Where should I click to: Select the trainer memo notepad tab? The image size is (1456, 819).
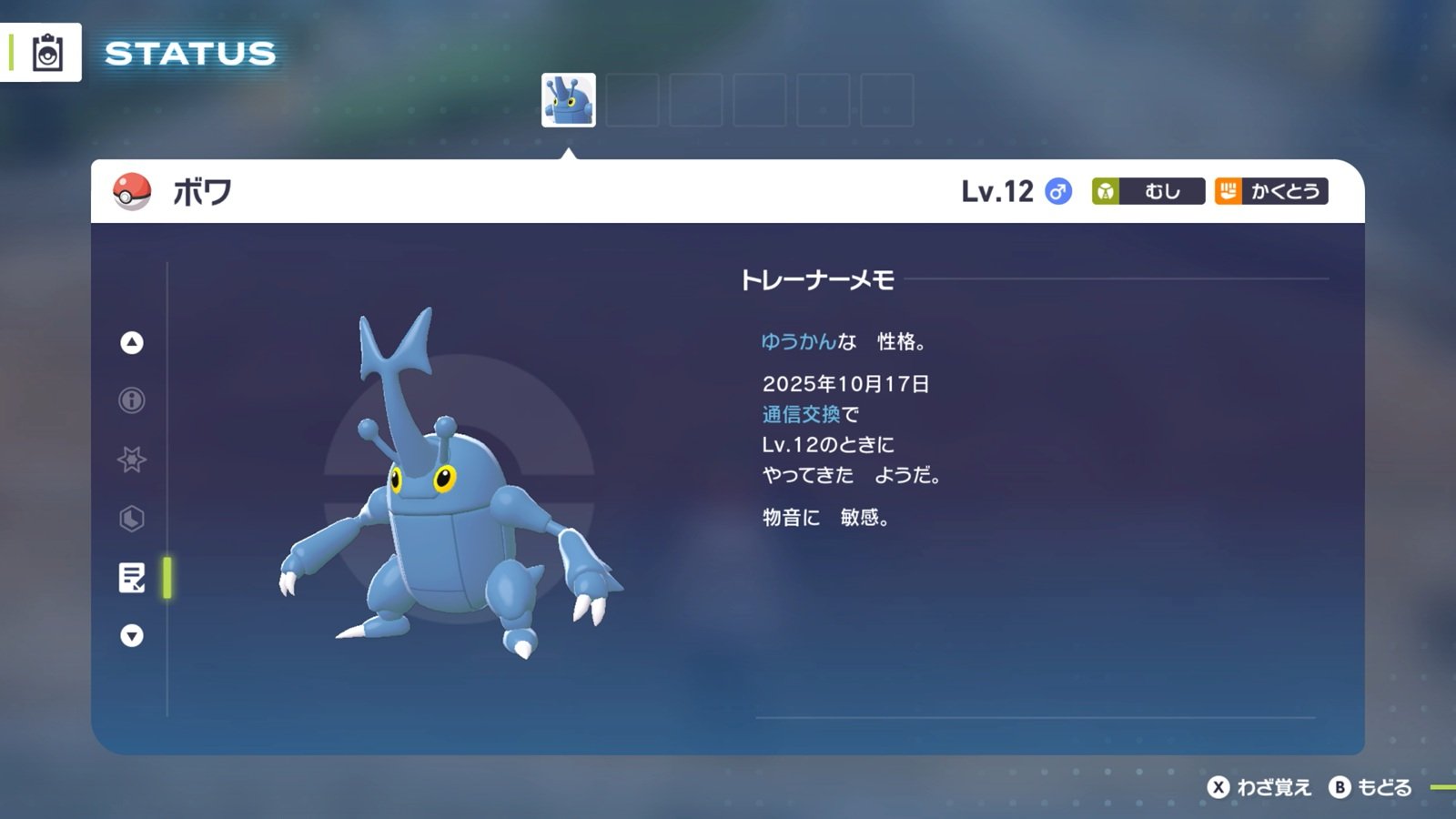coord(132,577)
